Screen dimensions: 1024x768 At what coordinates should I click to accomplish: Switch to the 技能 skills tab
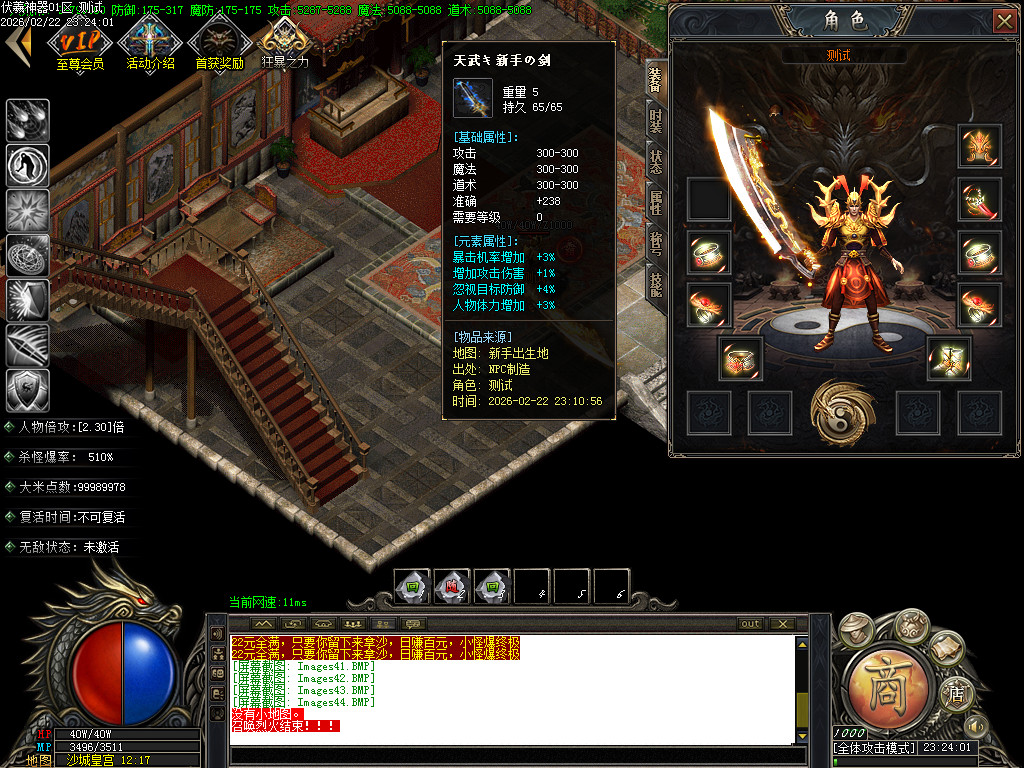(655, 285)
